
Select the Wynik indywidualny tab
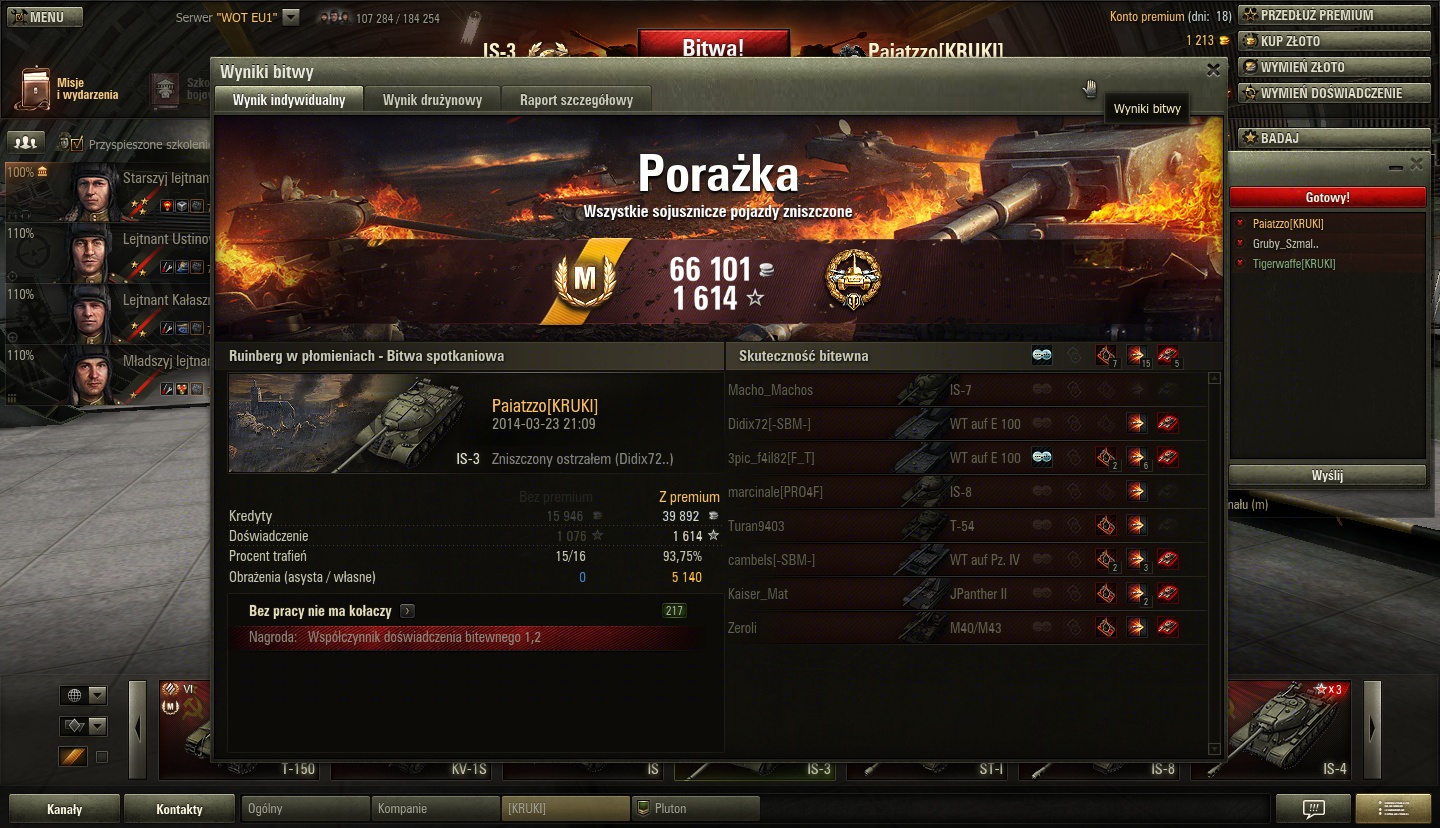(x=289, y=100)
